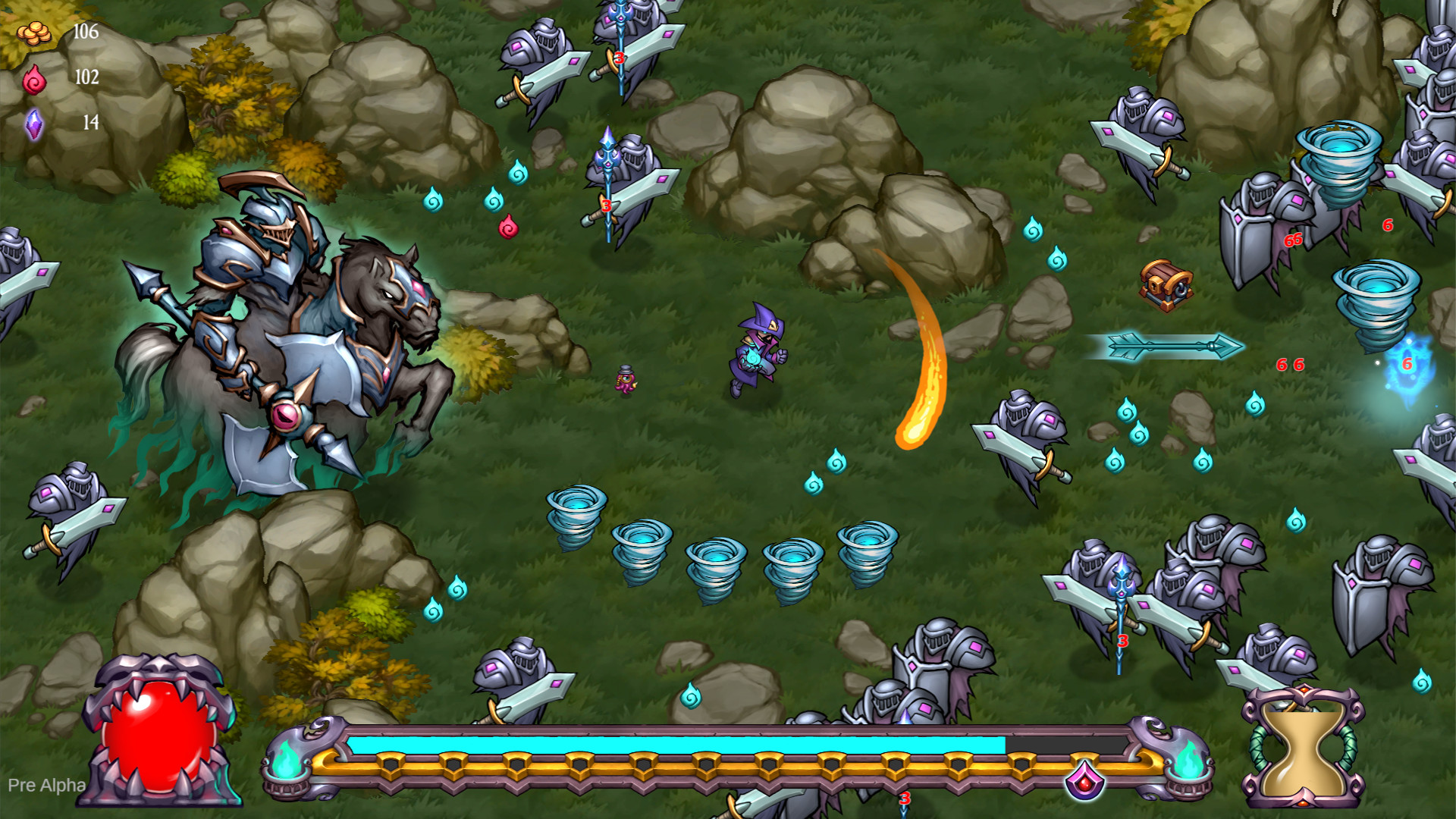Click the small pink potion creature mid-screen
This screenshot has height=819, width=1456.
click(623, 379)
